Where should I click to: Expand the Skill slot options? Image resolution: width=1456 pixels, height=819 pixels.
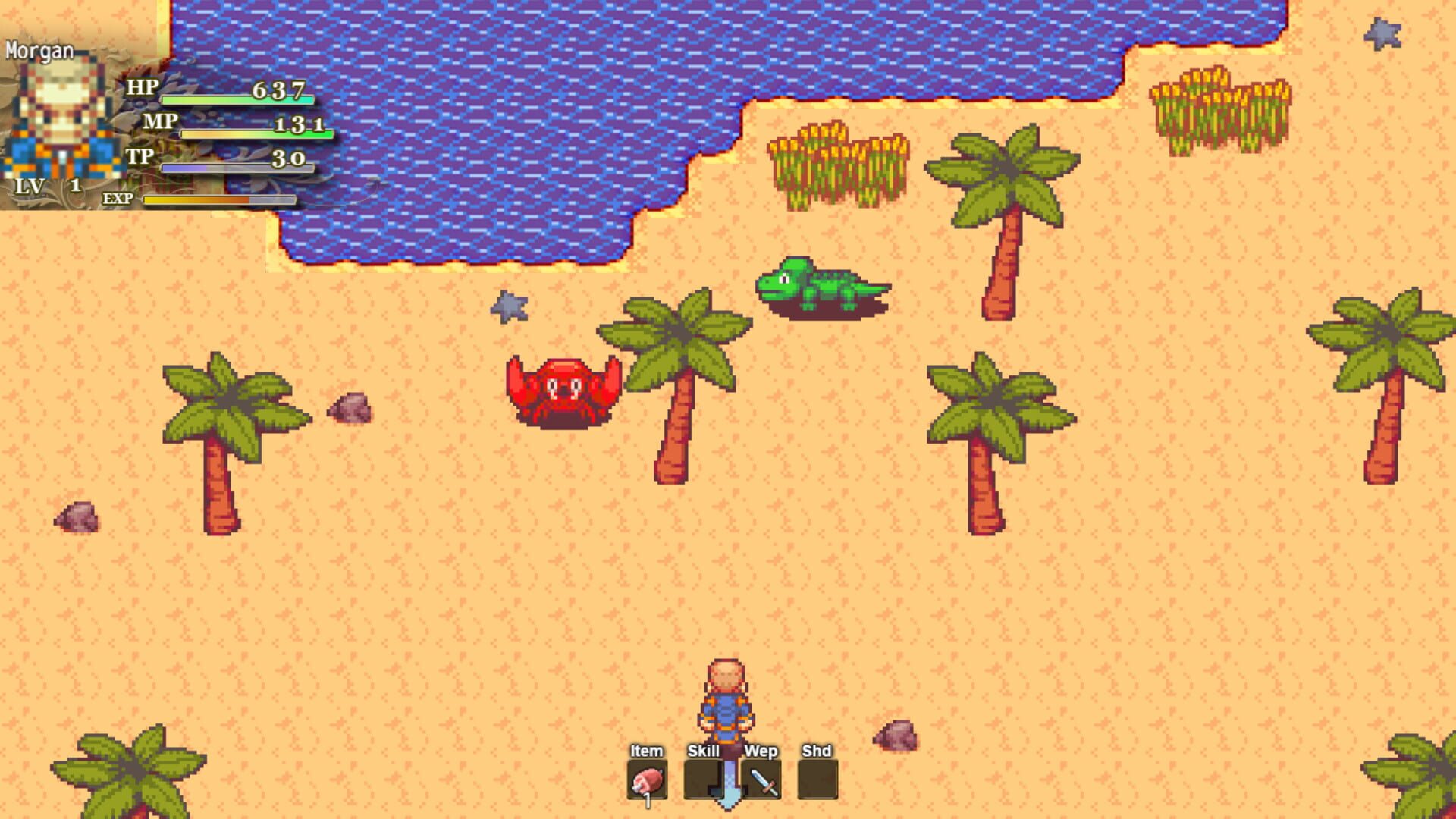704,752
